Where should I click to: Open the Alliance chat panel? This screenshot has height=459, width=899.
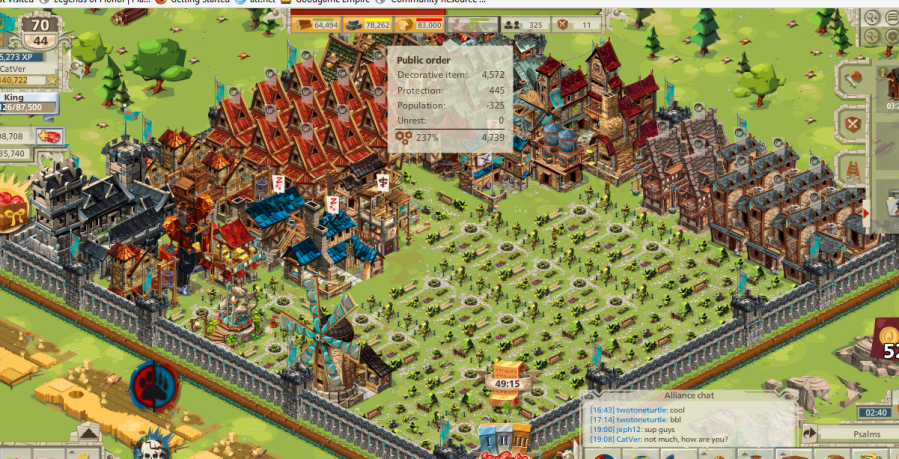(x=689, y=396)
